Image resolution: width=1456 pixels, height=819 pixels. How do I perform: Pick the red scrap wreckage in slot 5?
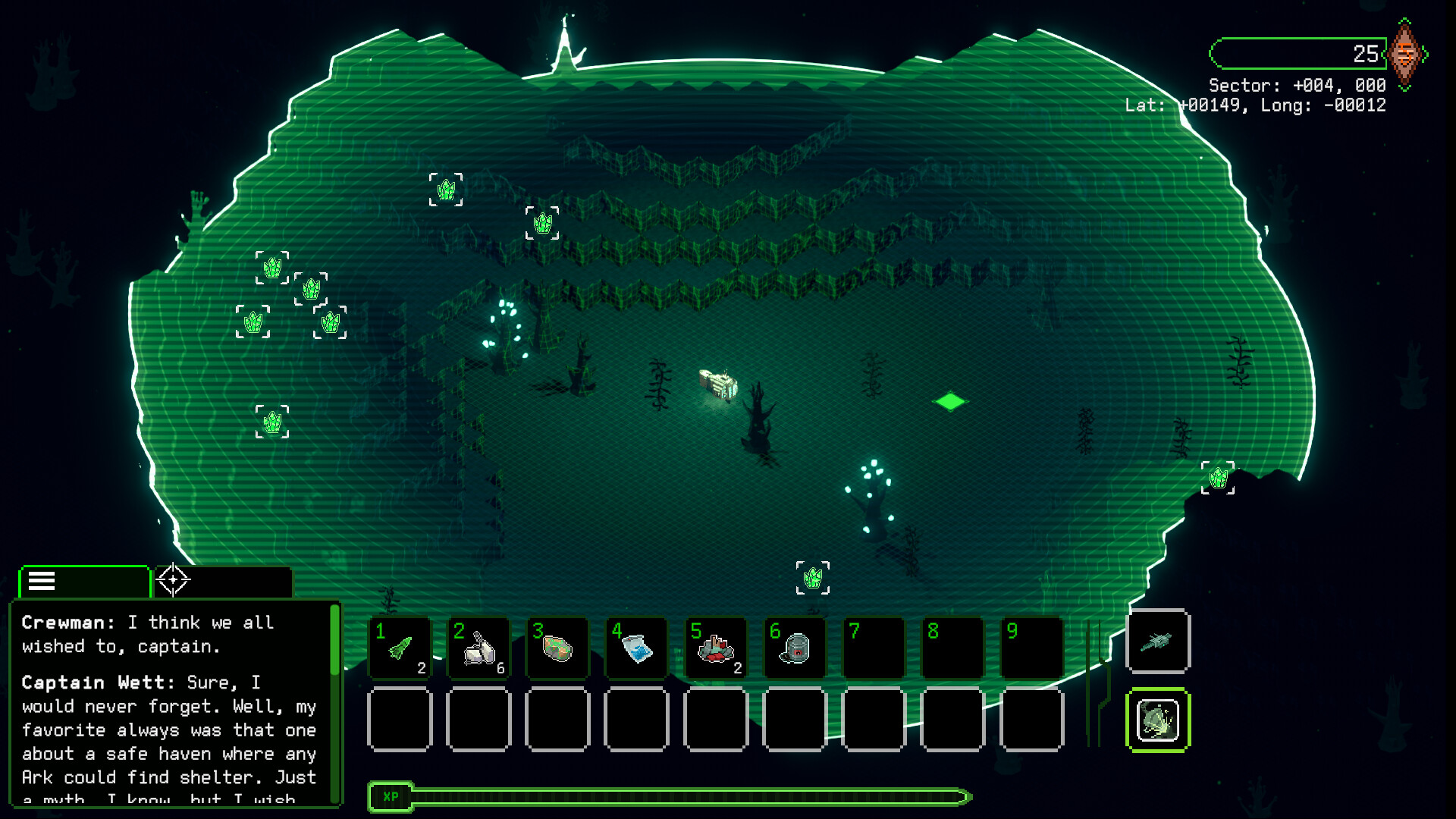point(715,648)
